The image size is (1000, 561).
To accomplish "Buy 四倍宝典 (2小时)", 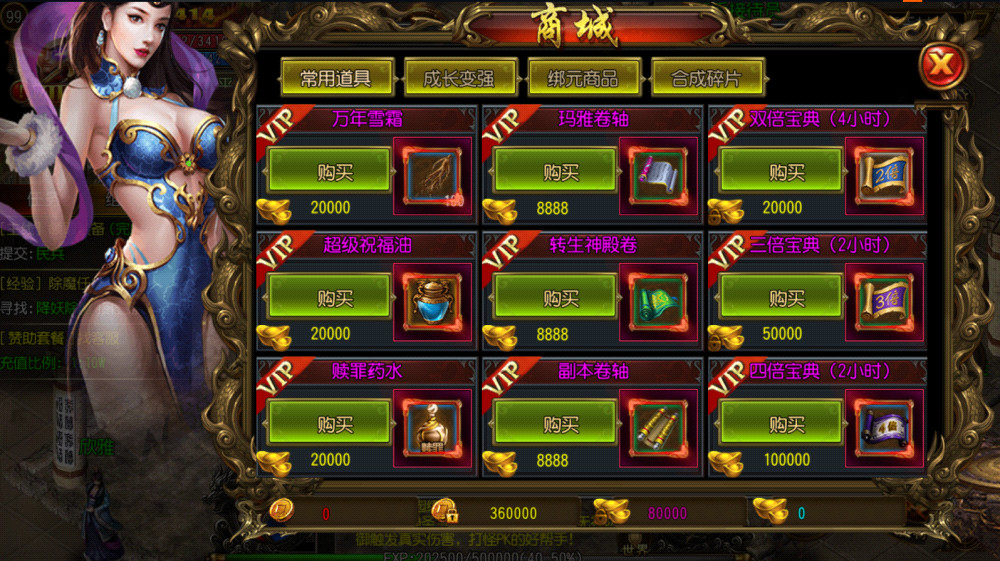I will coord(780,424).
